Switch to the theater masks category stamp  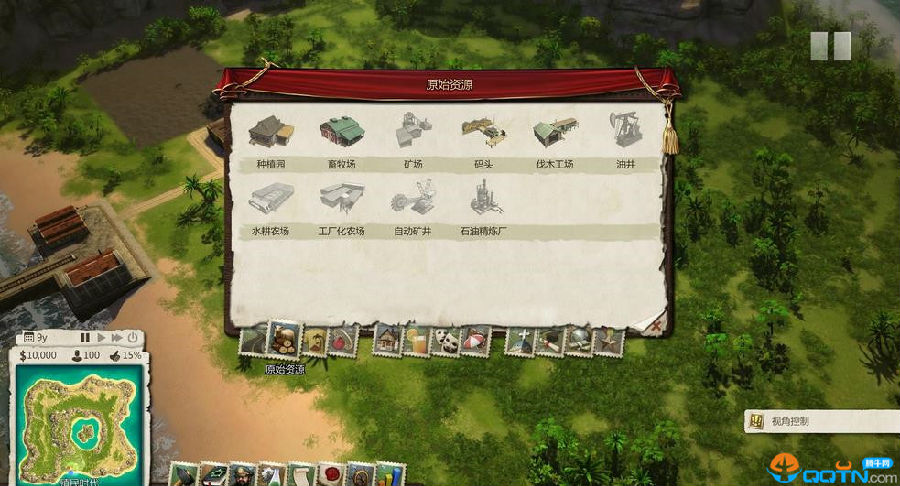tap(444, 341)
